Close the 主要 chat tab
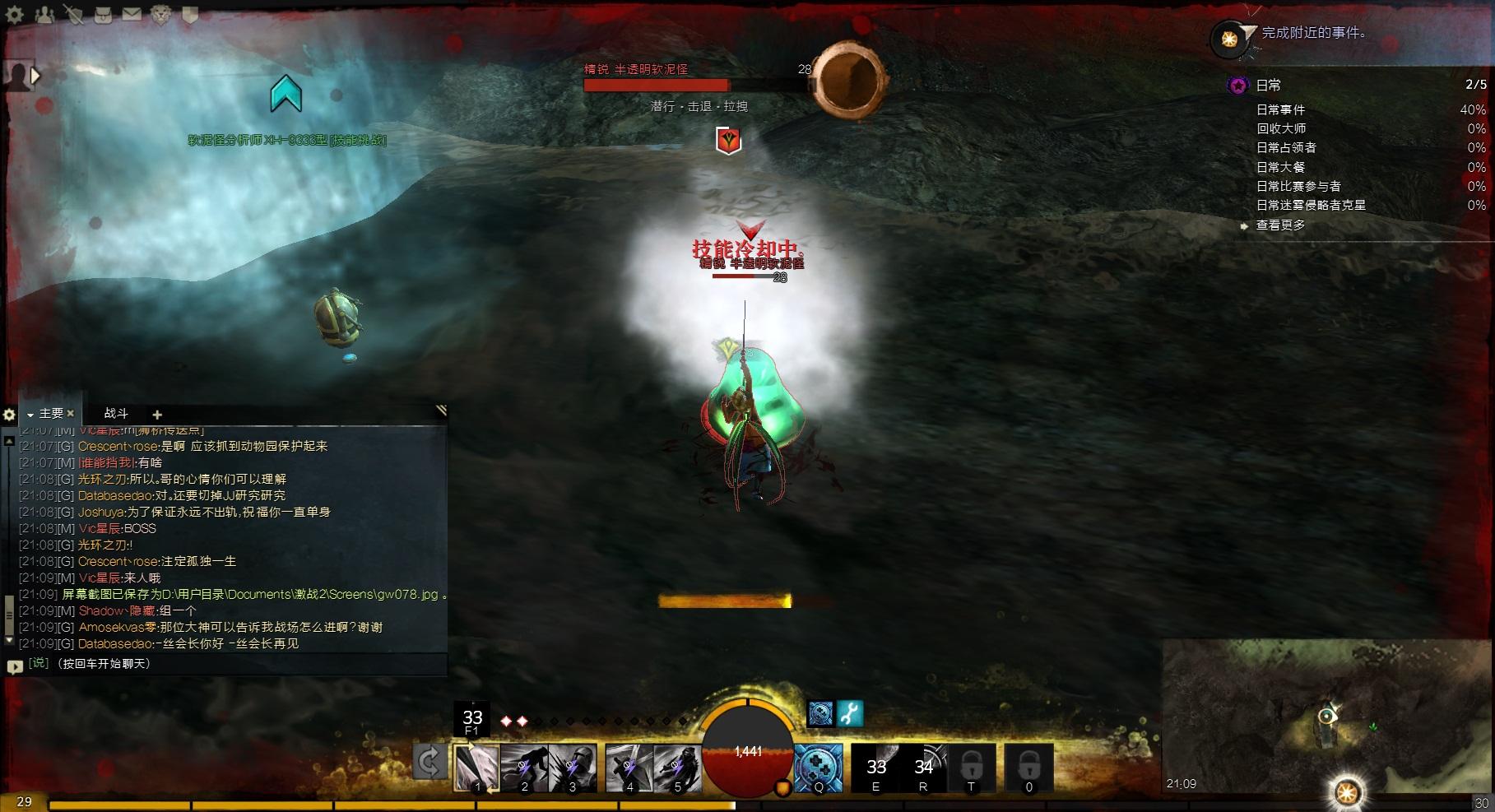Screen dimensions: 1495x812 pyautogui.click(x=71, y=414)
